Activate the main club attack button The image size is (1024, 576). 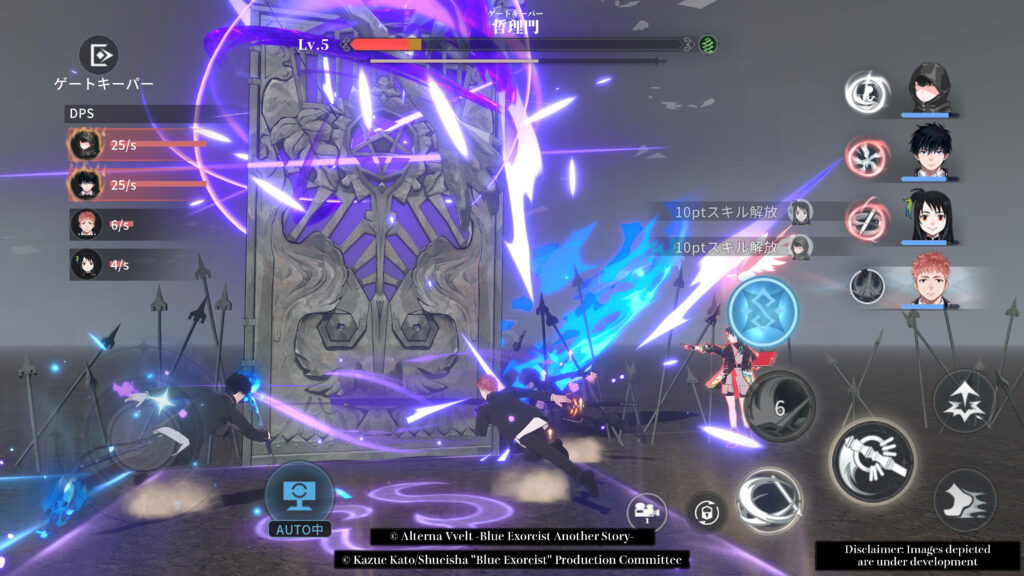coord(872,460)
